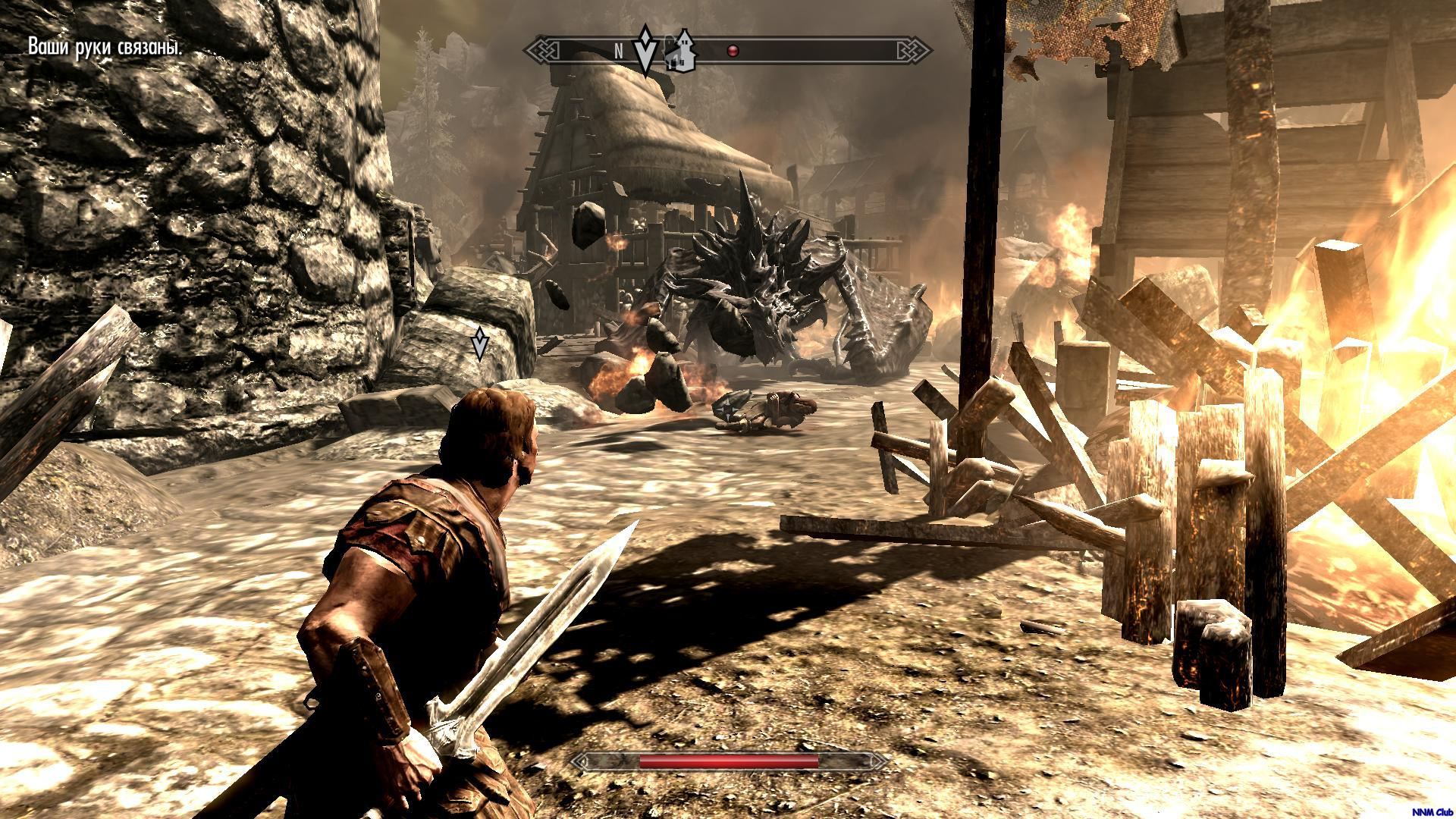Select the settlement house icon on the compass
The image size is (1456, 819).
(x=680, y=52)
